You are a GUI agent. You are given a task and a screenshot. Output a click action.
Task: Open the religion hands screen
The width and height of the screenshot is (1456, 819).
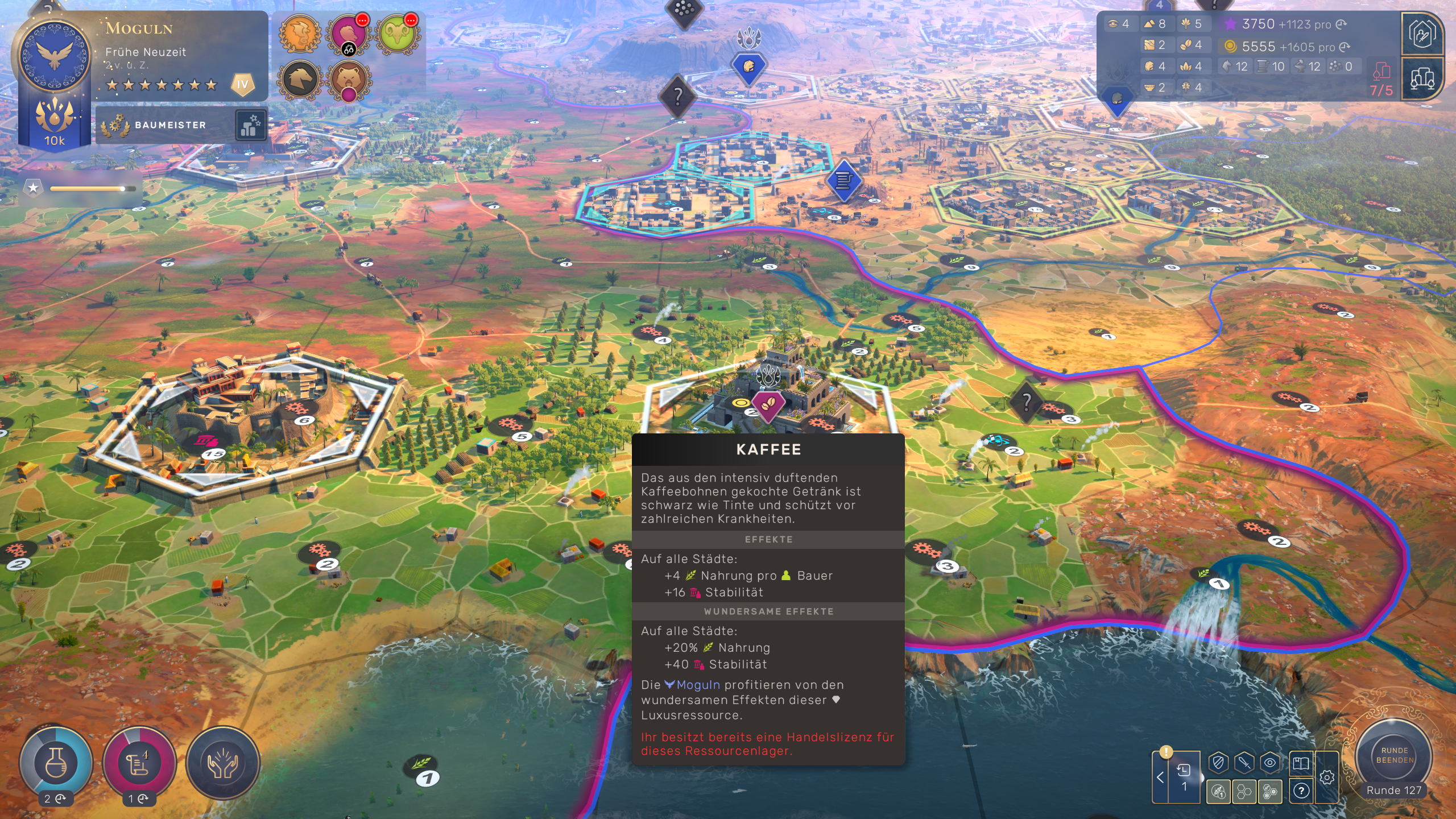click(x=222, y=763)
